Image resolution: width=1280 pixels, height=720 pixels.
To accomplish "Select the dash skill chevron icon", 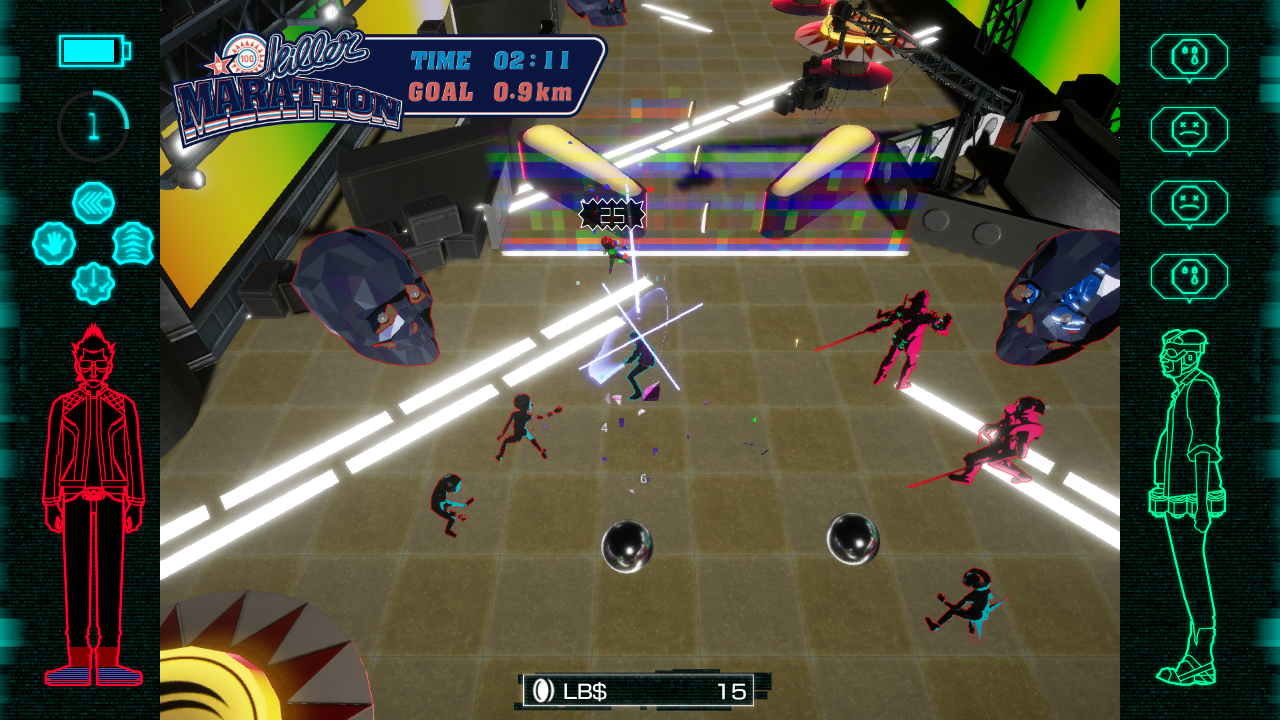I will [93, 201].
